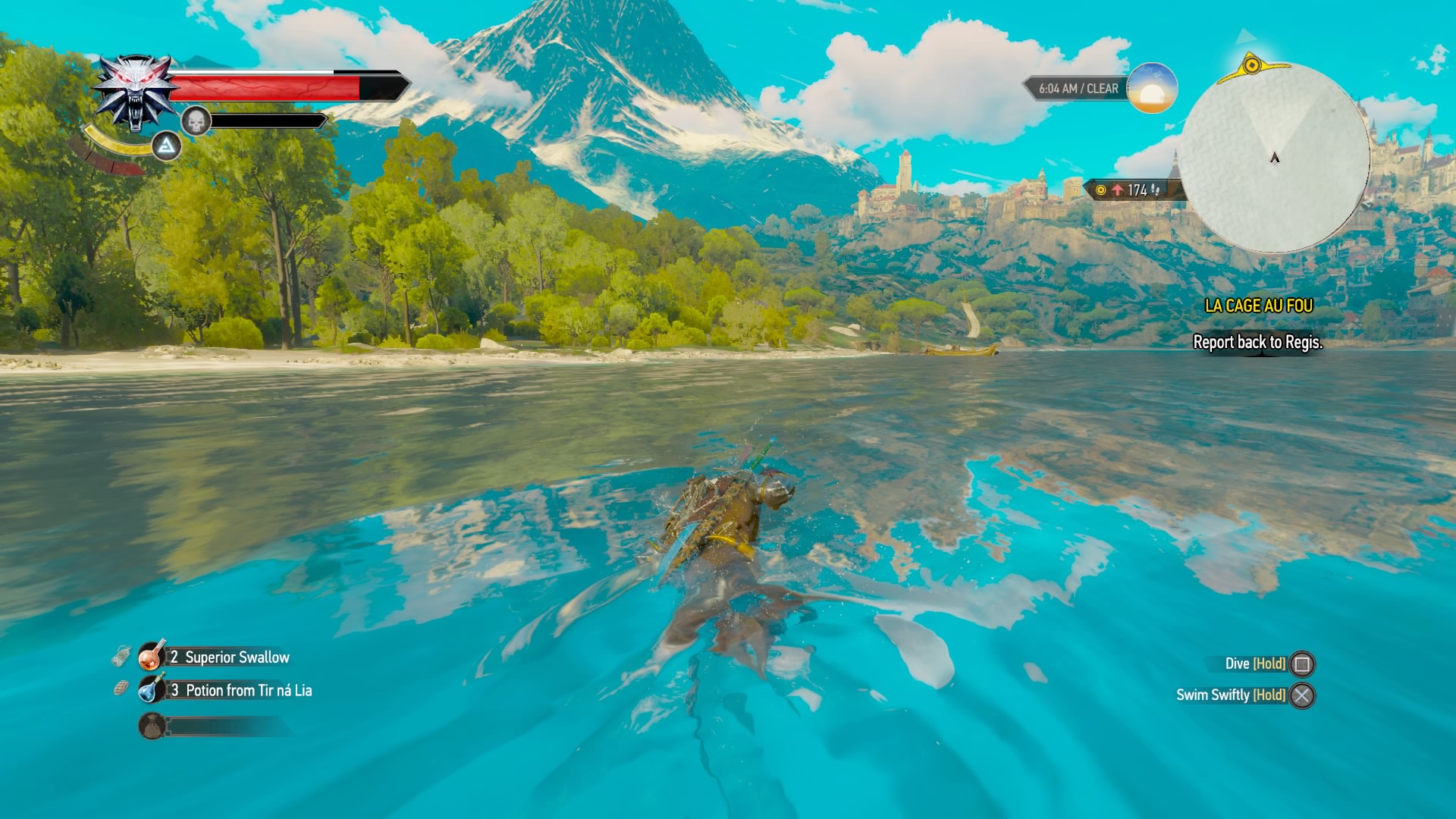The width and height of the screenshot is (1456, 819).
Task: Click the wolf medallion icon
Action: click(x=136, y=91)
